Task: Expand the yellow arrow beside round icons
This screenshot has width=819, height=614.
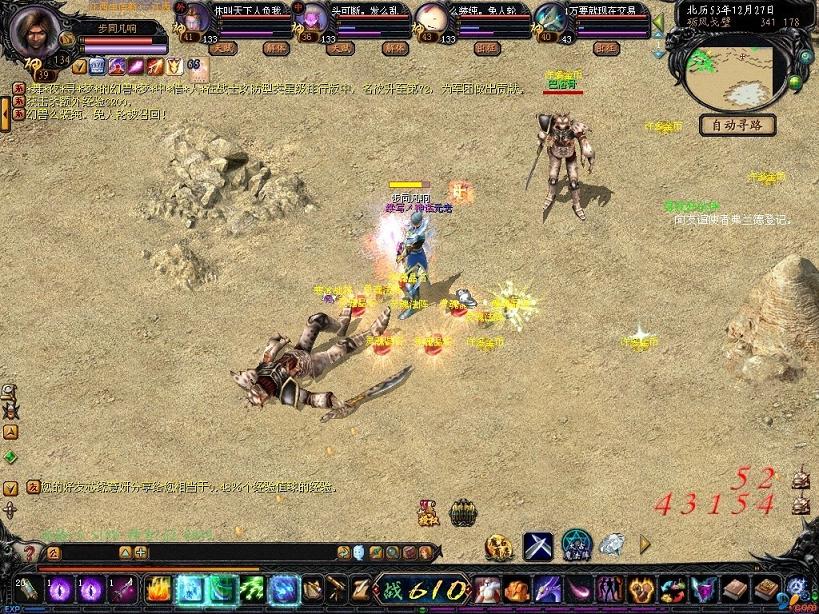Action: tap(645, 544)
